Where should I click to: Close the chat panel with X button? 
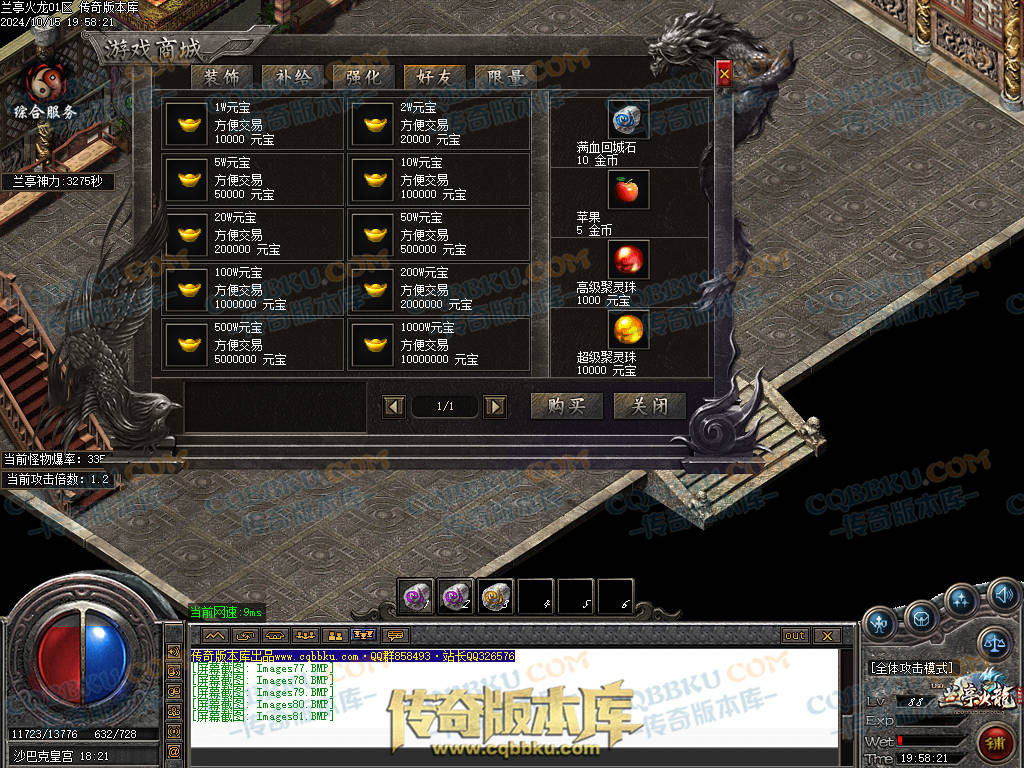[826, 635]
